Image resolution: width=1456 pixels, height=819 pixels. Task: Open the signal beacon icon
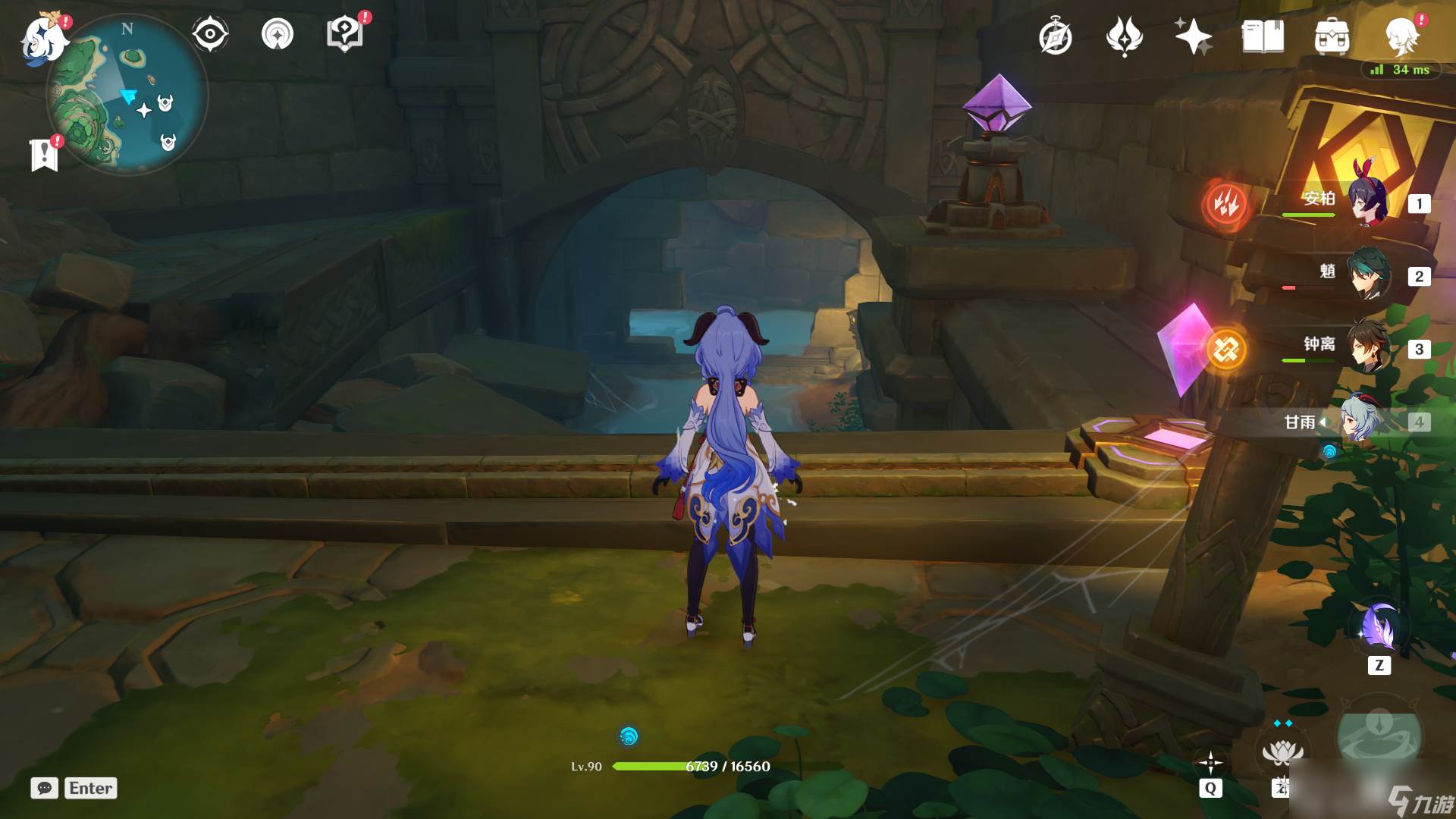[277, 35]
